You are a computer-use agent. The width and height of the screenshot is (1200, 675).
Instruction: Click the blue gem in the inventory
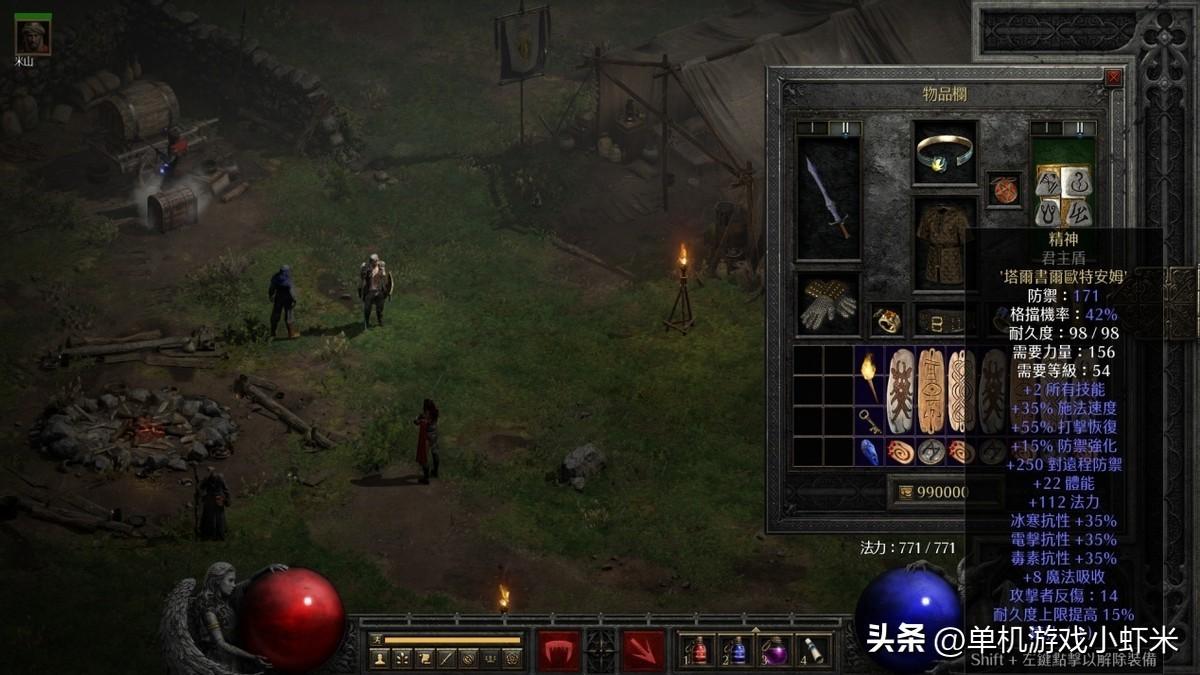point(868,452)
